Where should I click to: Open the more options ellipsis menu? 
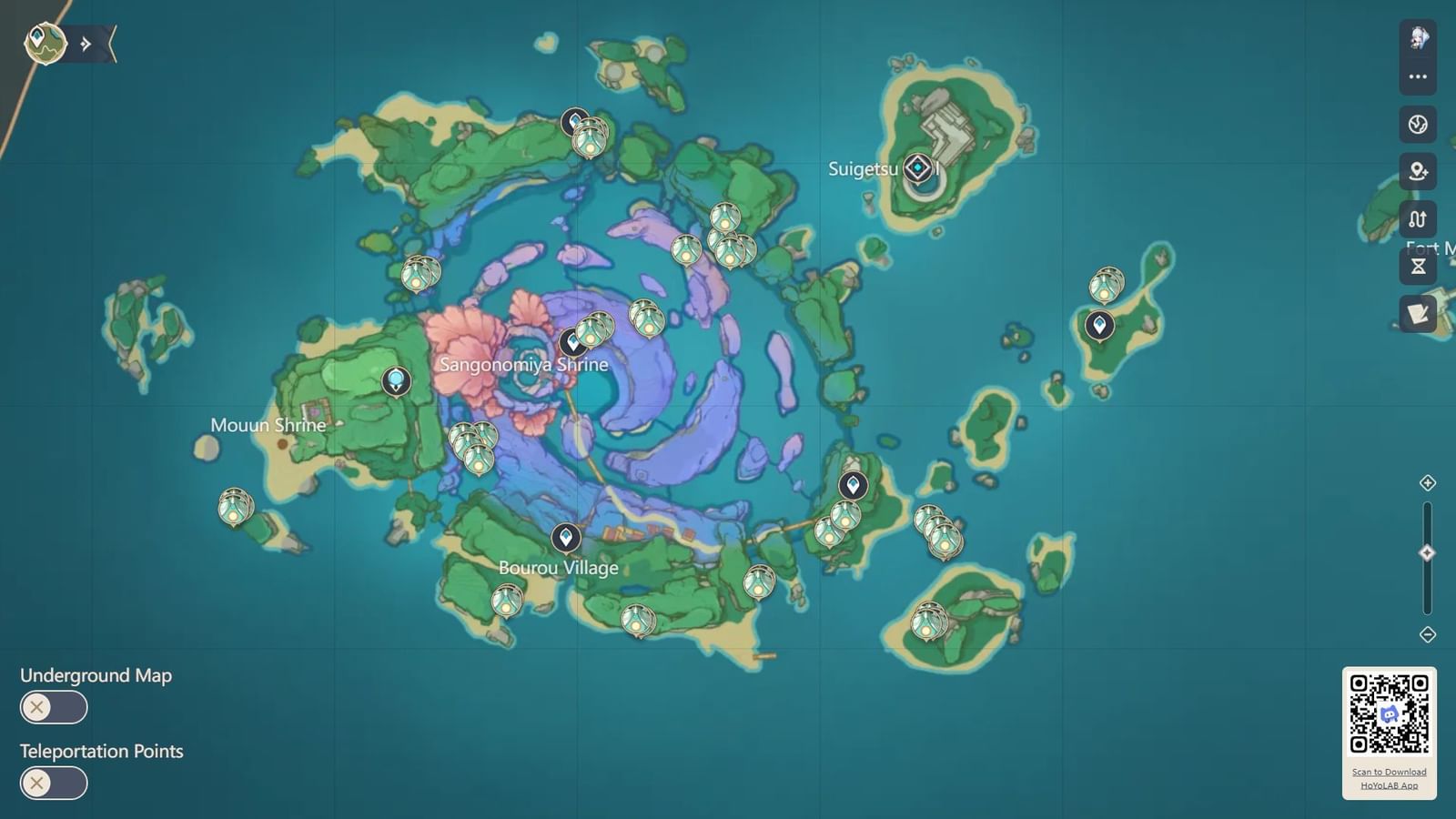pyautogui.click(x=1417, y=76)
